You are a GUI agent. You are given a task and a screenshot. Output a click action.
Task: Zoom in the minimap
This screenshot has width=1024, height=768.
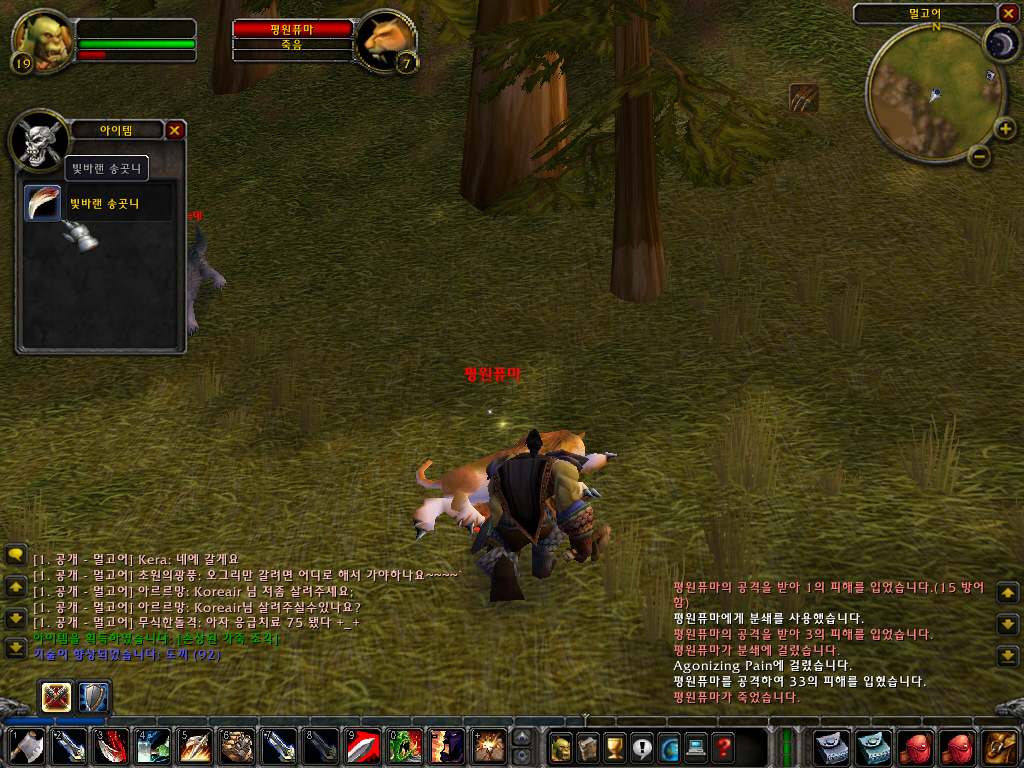tap(1004, 128)
